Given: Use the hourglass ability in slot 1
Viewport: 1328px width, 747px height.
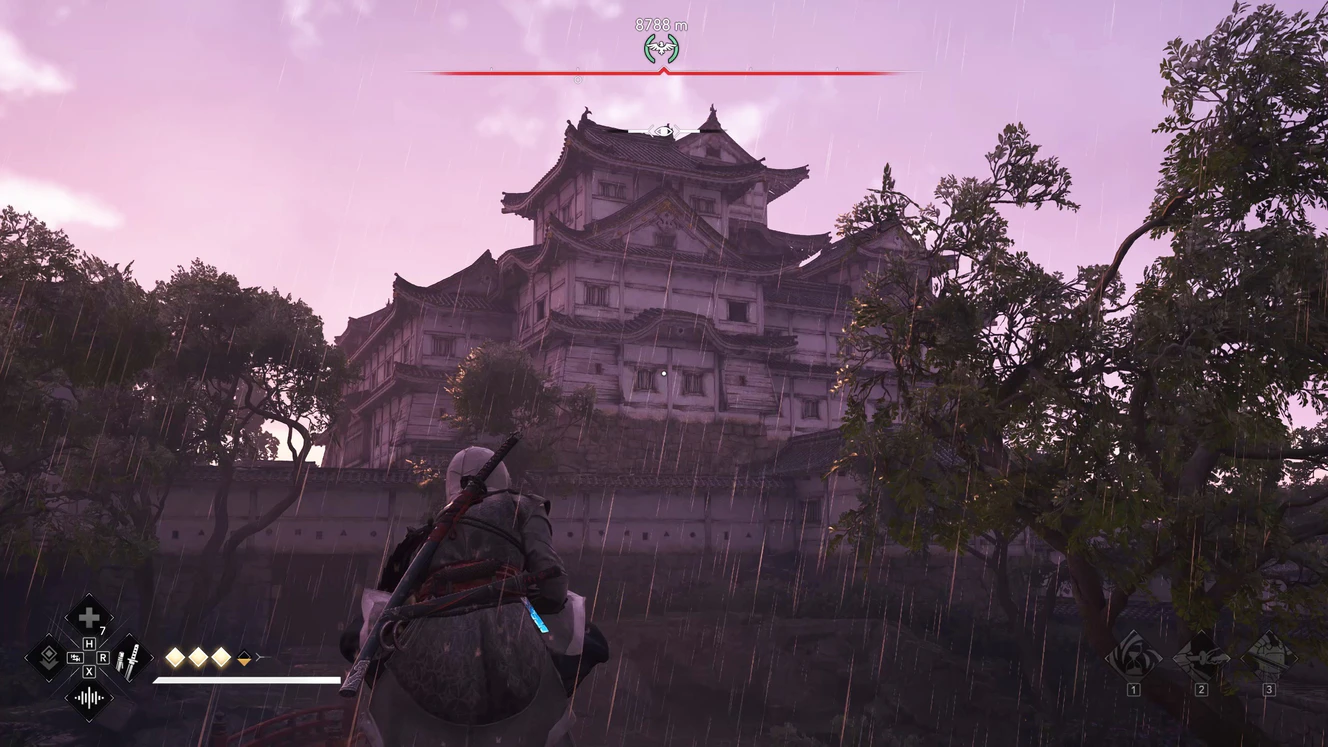Looking at the screenshot, I should (x=1133, y=657).
